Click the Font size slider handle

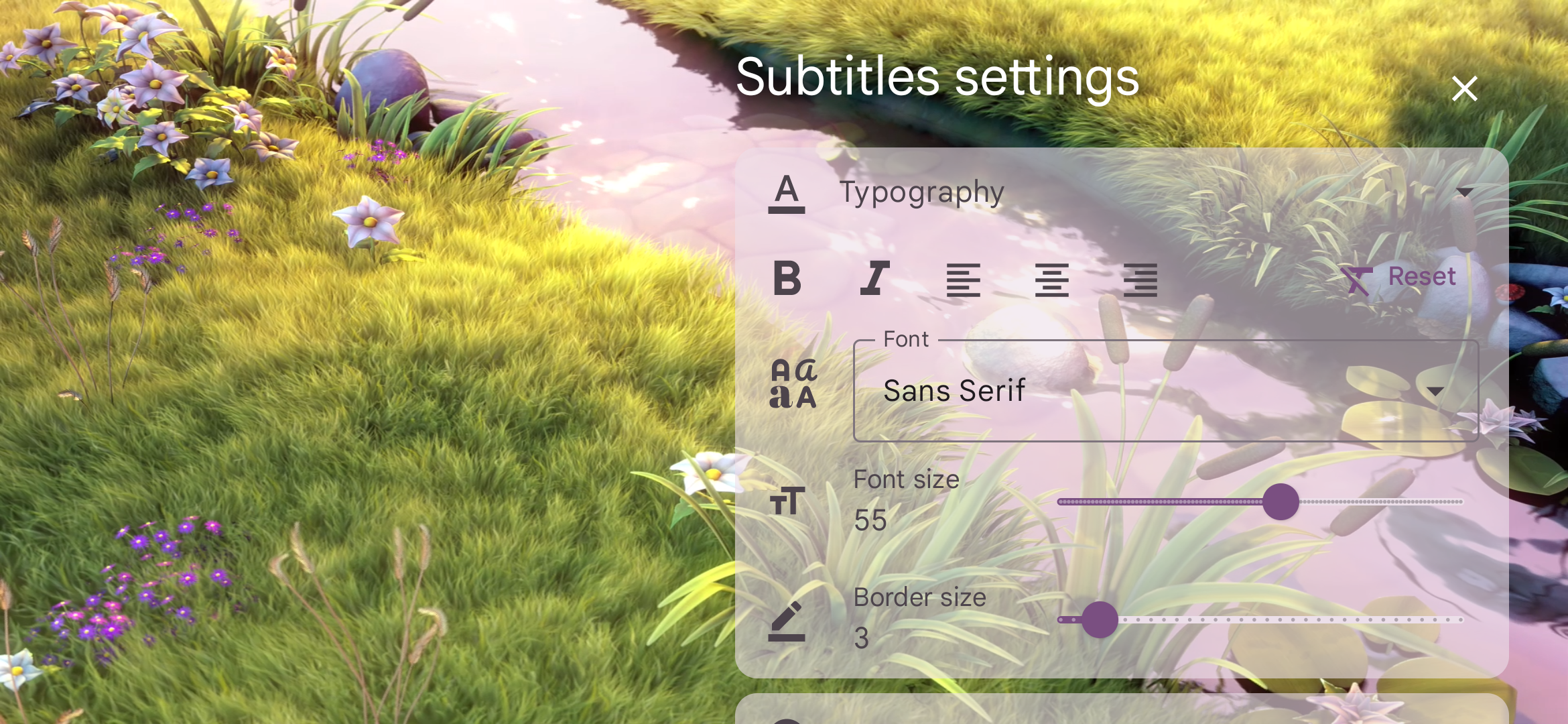1281,502
